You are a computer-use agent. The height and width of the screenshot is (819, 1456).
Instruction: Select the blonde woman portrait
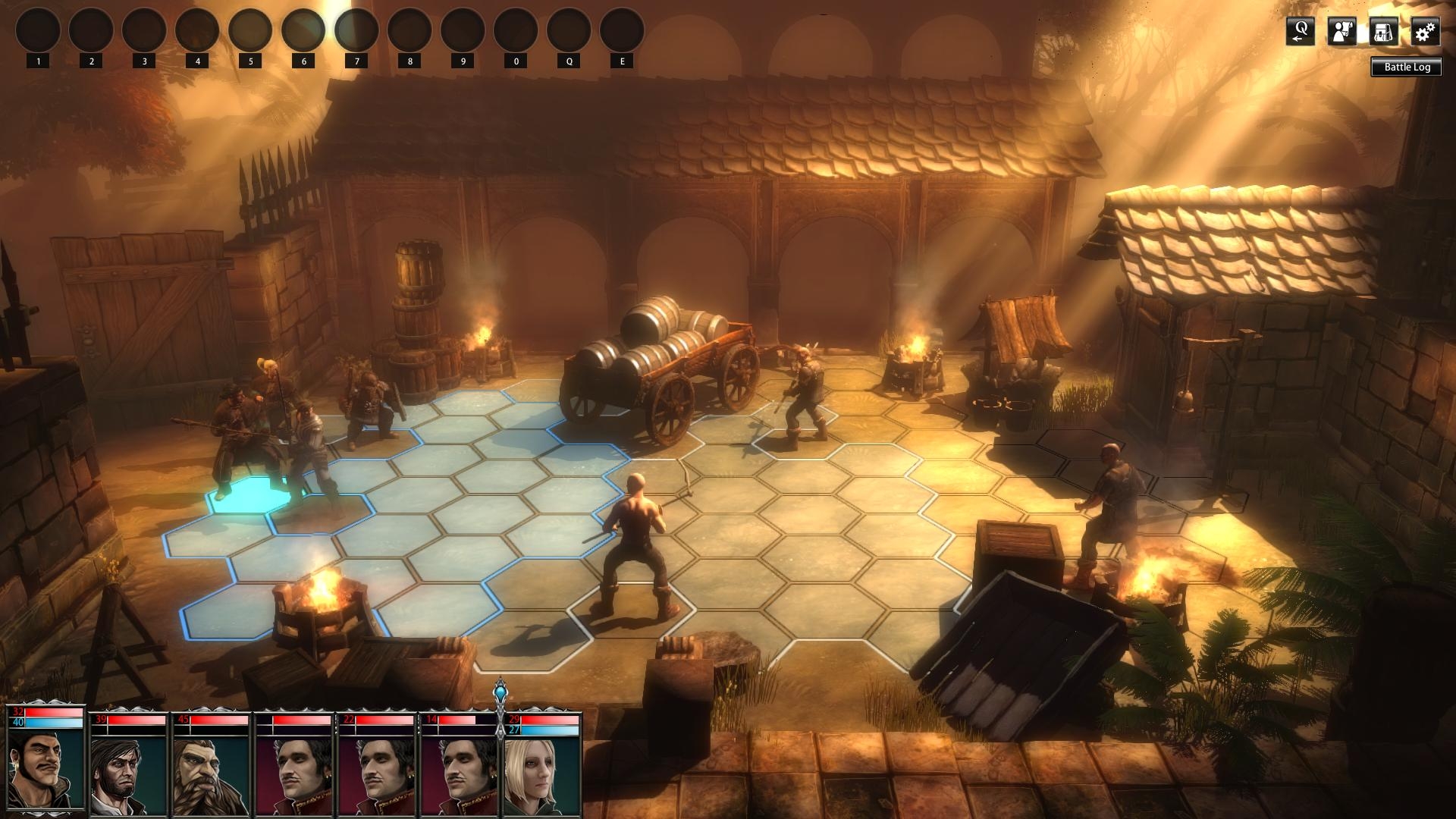point(542,772)
